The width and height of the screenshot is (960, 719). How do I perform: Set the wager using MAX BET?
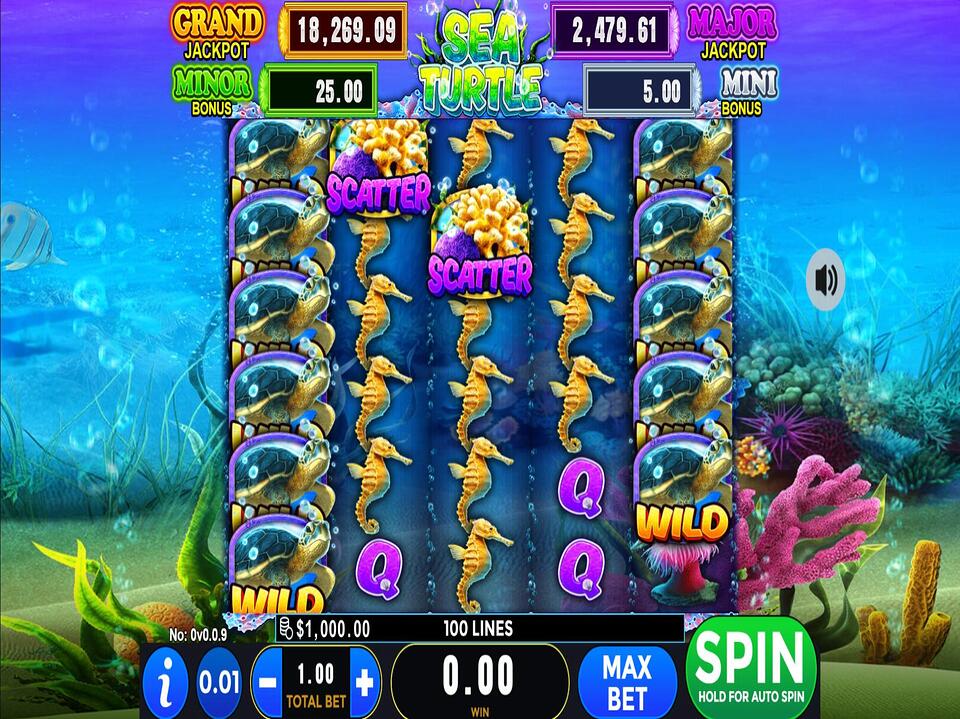[x=627, y=681]
